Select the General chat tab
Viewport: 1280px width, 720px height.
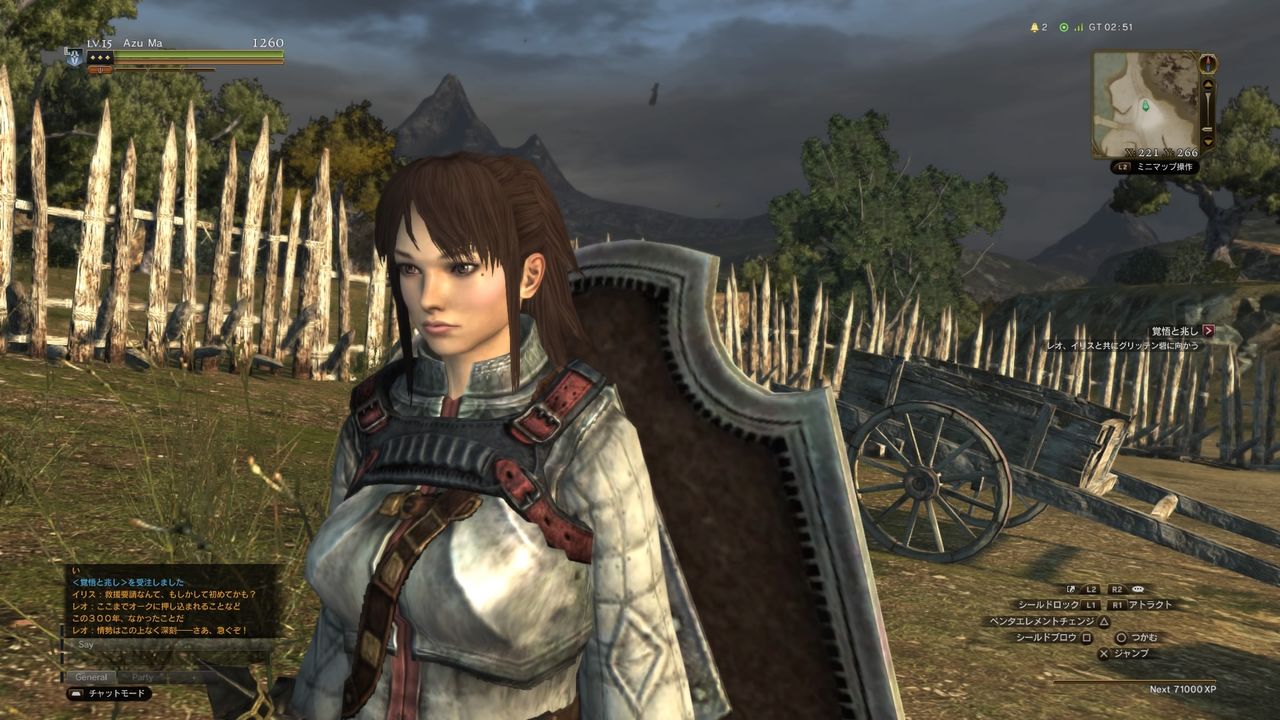(x=91, y=677)
